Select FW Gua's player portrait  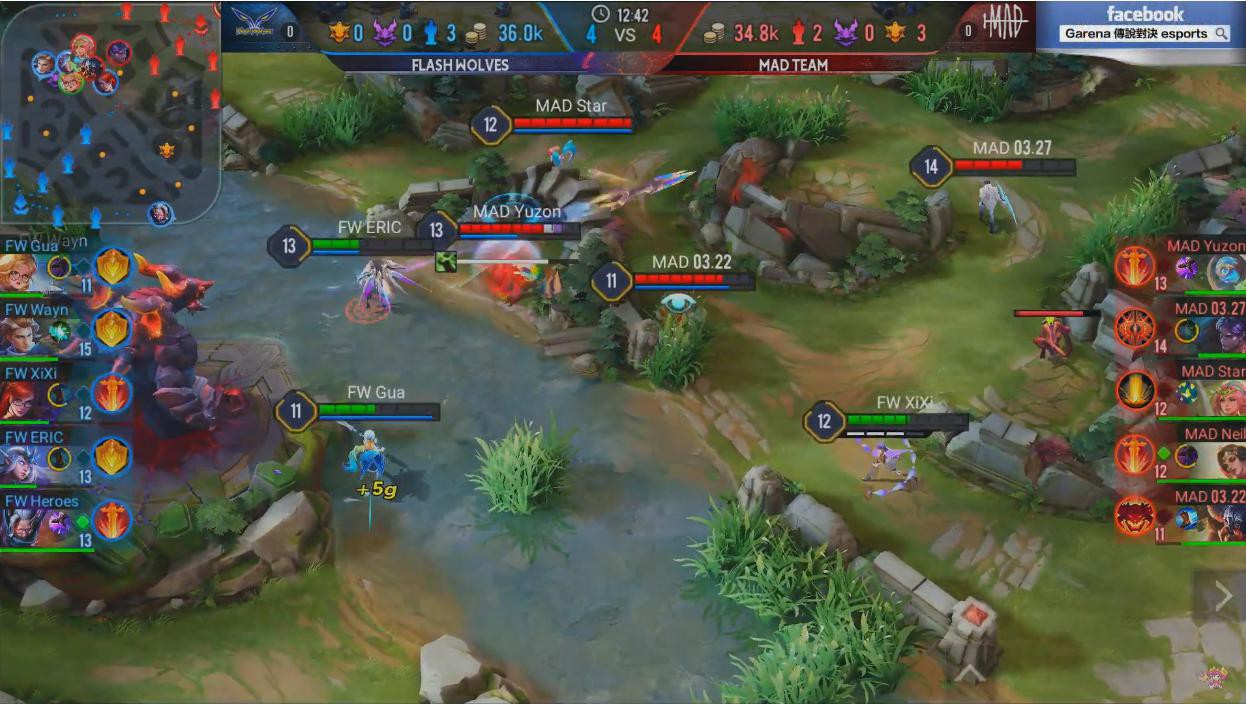[20, 272]
